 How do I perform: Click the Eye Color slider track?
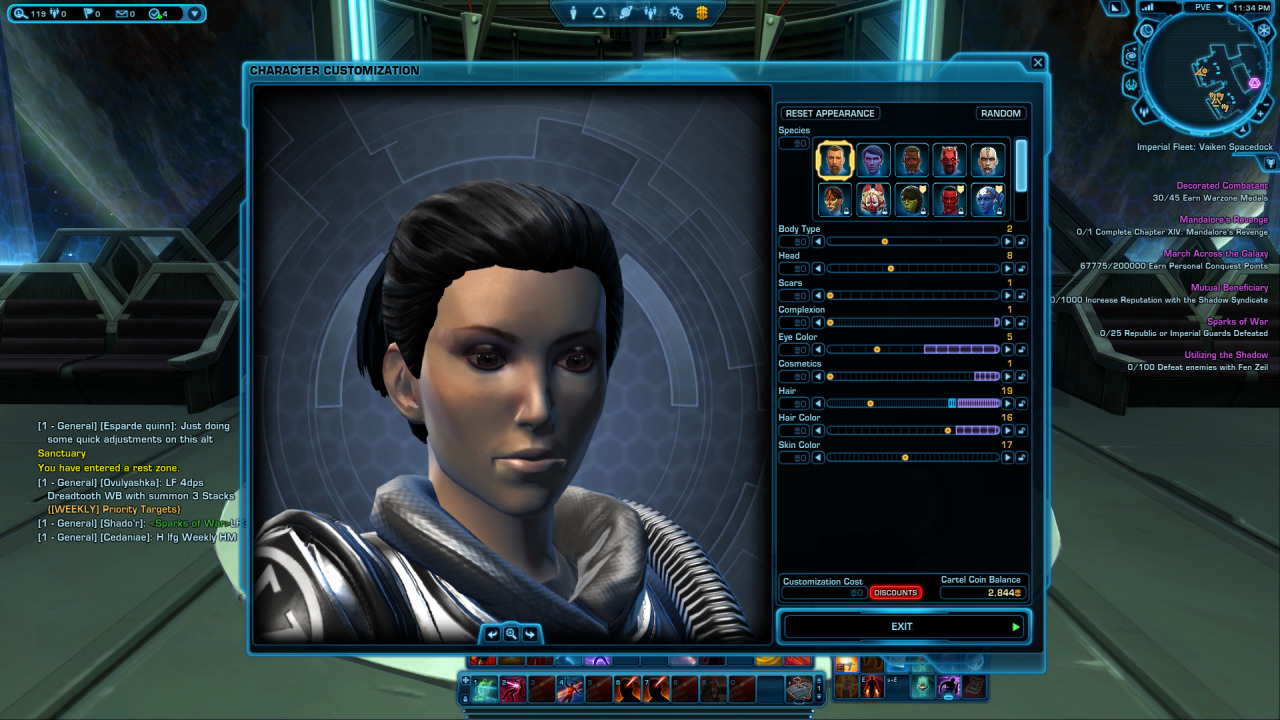click(912, 350)
